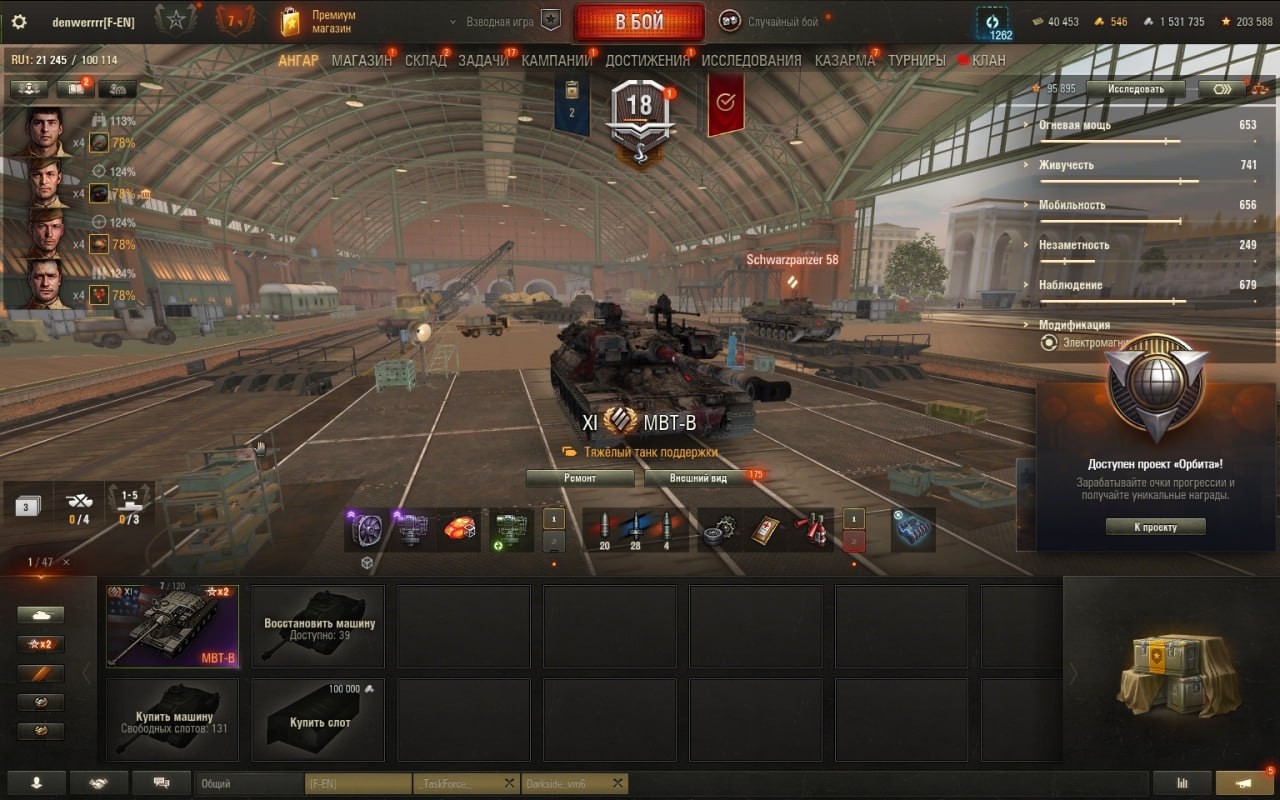Open the СКЛАД tab

tap(425, 61)
